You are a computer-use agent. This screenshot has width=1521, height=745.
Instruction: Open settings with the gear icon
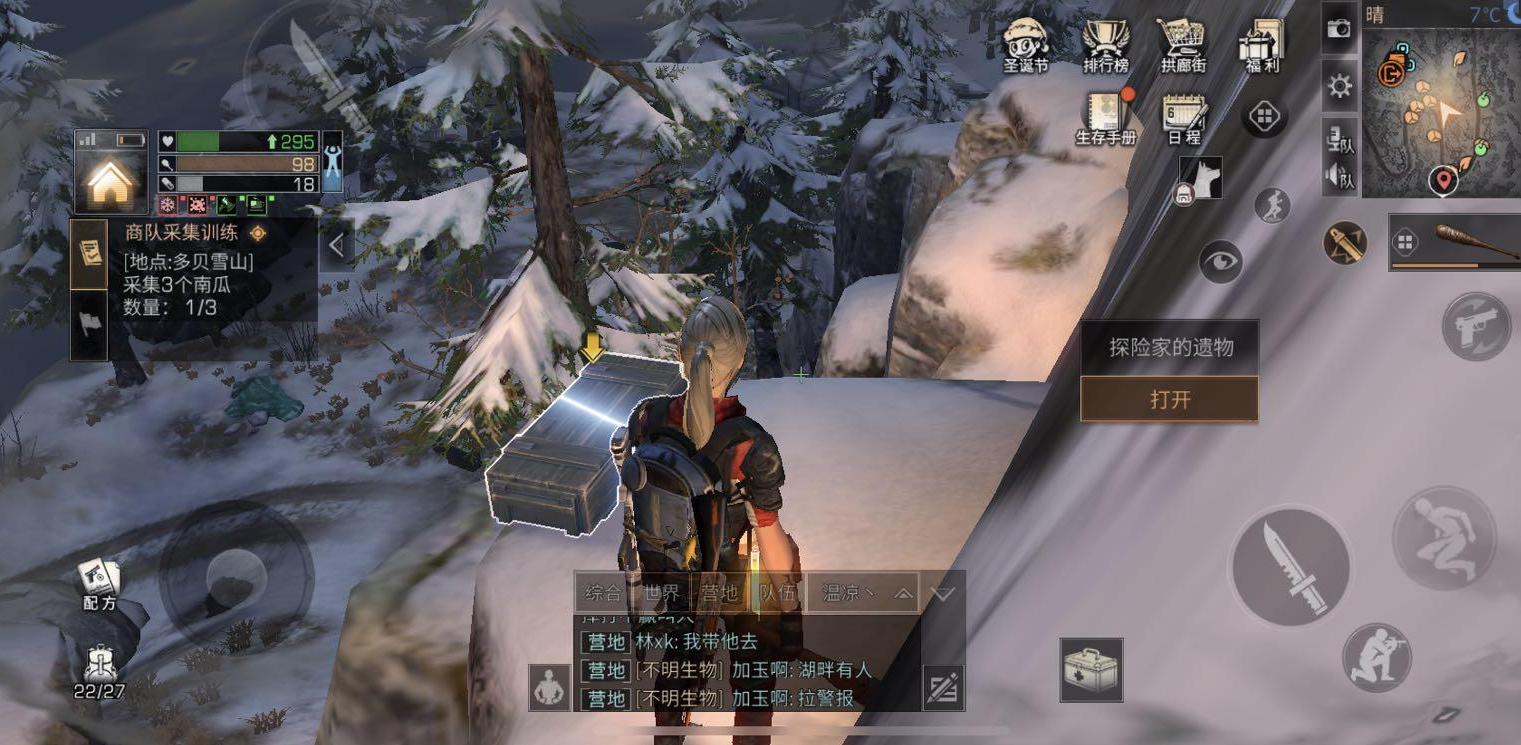(1339, 87)
